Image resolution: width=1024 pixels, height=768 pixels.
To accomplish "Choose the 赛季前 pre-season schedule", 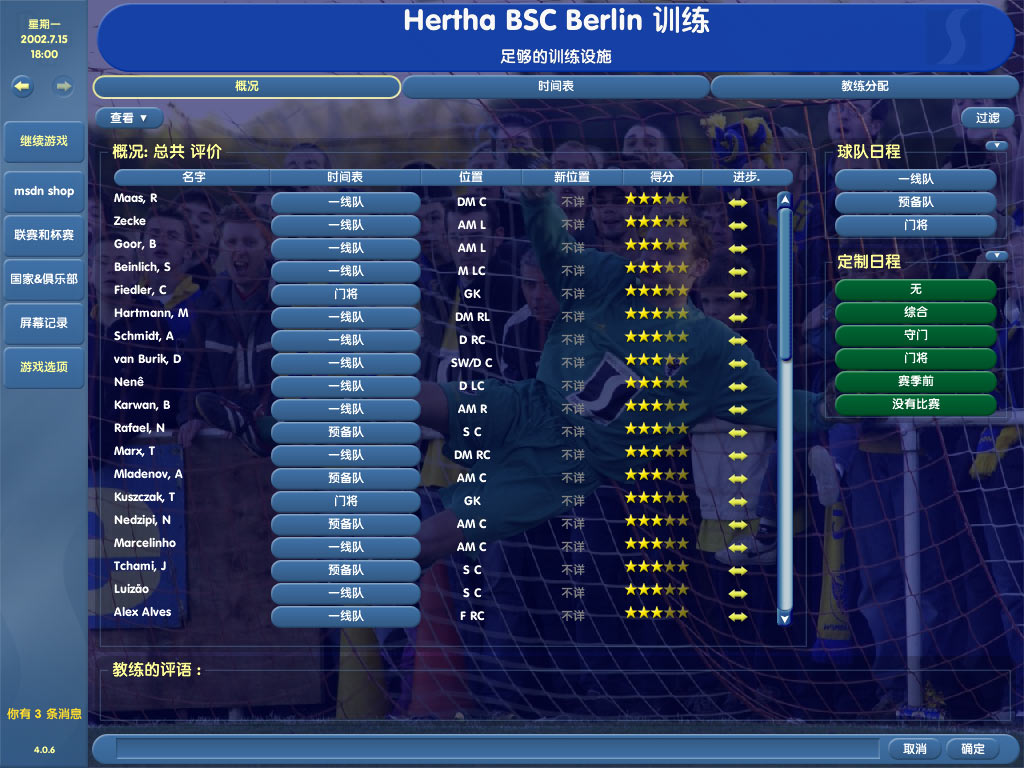I will (x=915, y=381).
